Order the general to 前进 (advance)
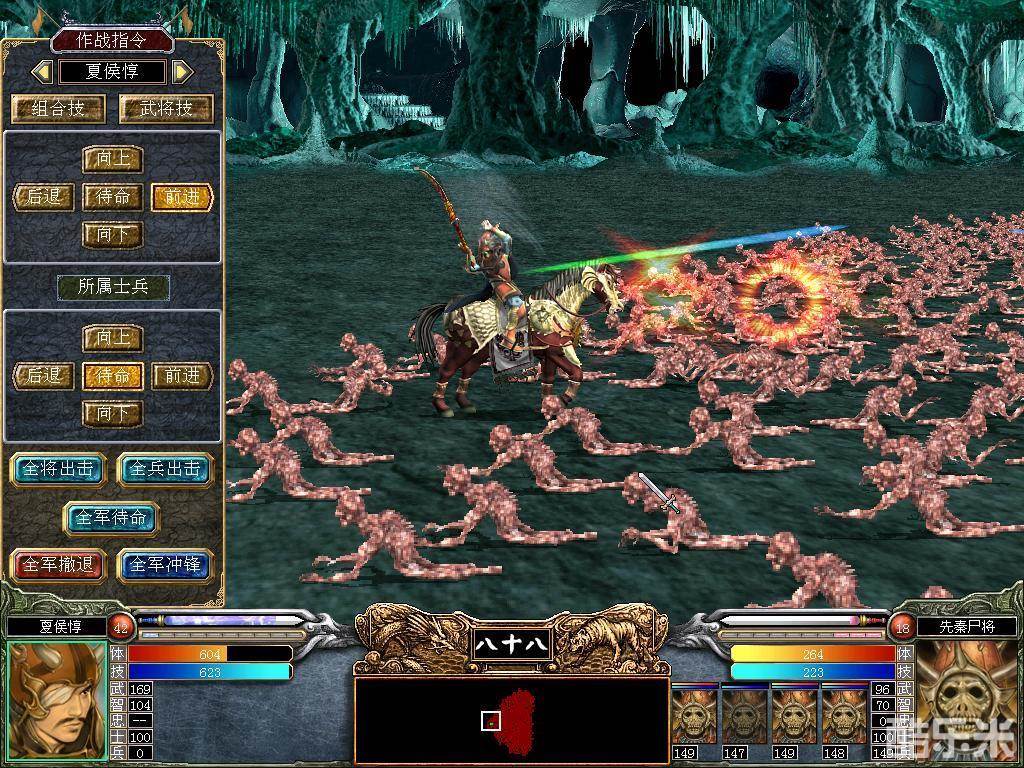The width and height of the screenshot is (1024, 768). 183,197
